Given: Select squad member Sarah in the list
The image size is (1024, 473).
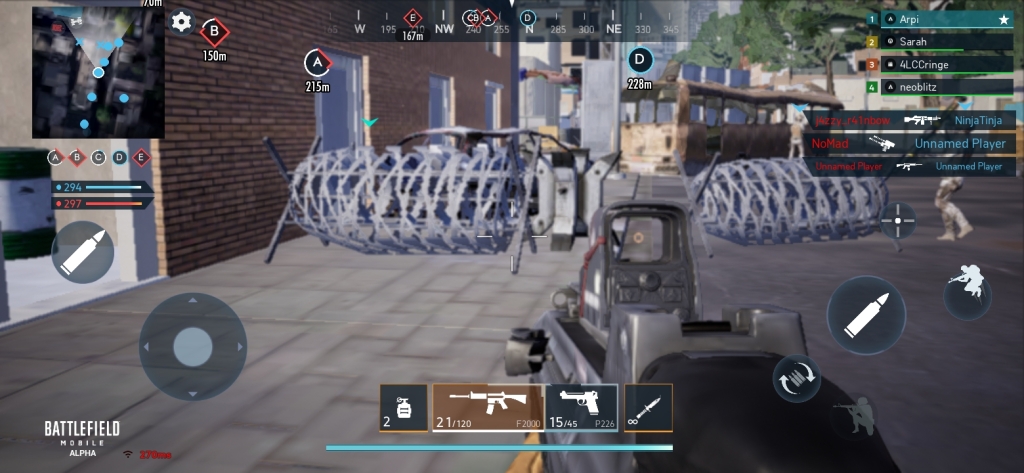Looking at the screenshot, I should coord(940,42).
